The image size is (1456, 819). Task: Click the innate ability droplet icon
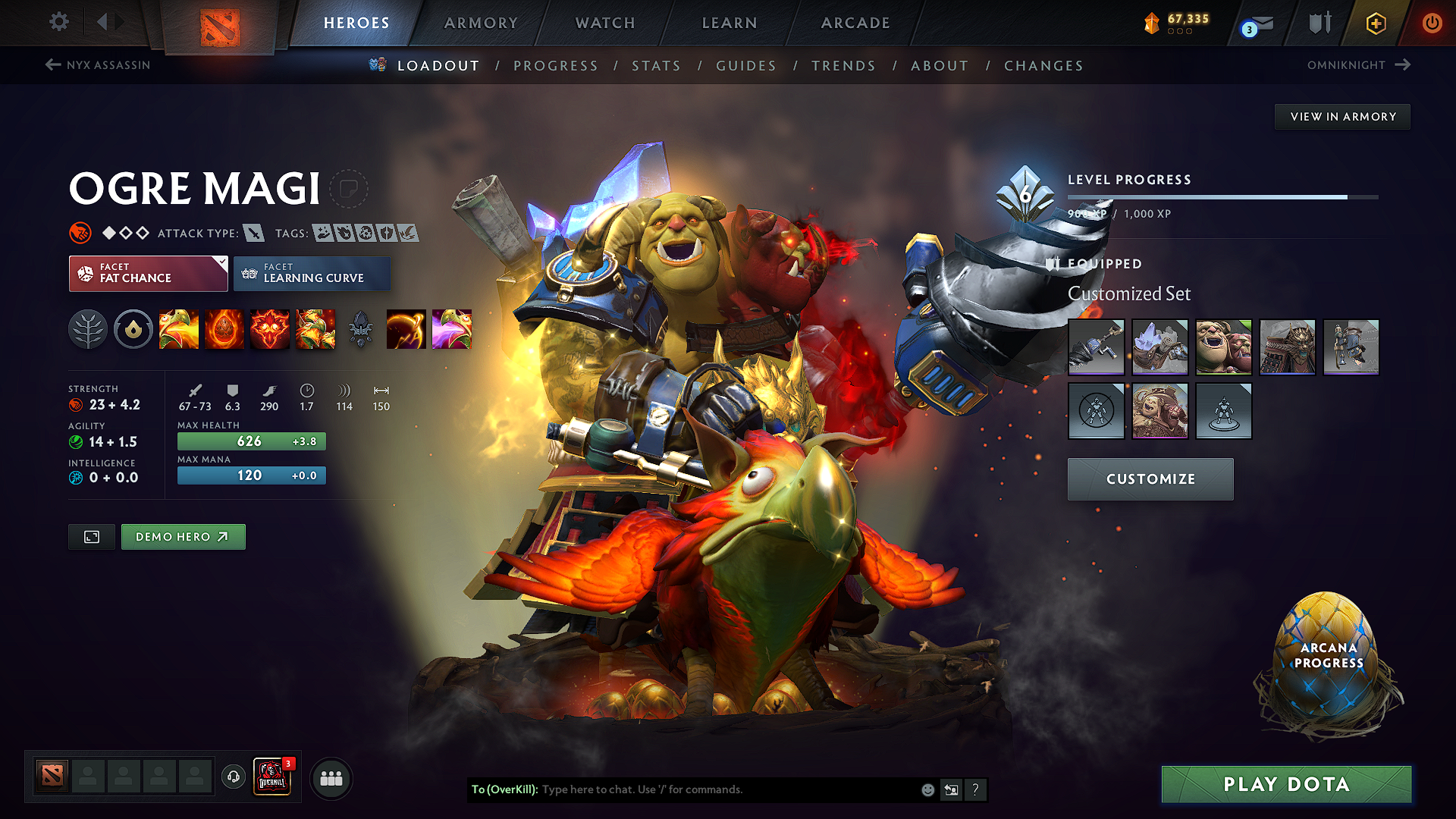(133, 329)
